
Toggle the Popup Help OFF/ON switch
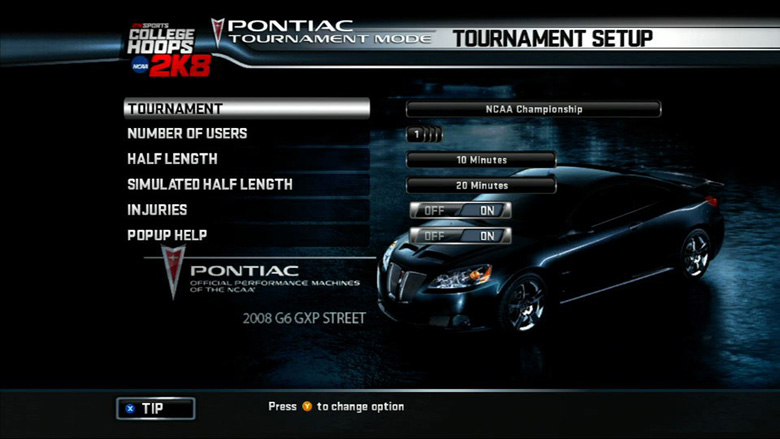click(460, 236)
